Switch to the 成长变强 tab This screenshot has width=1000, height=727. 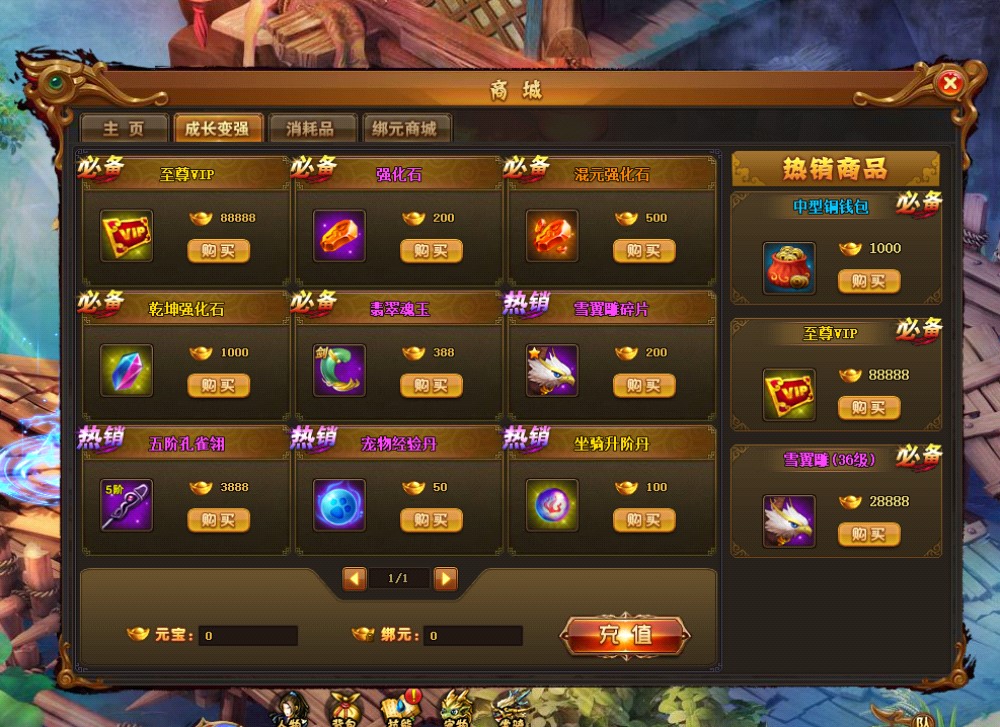point(217,129)
